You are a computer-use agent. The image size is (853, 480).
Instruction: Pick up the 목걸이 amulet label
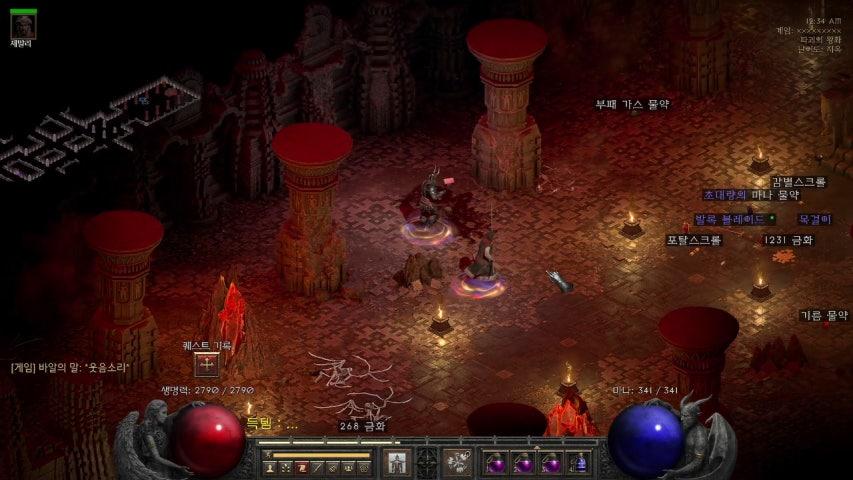tap(814, 219)
